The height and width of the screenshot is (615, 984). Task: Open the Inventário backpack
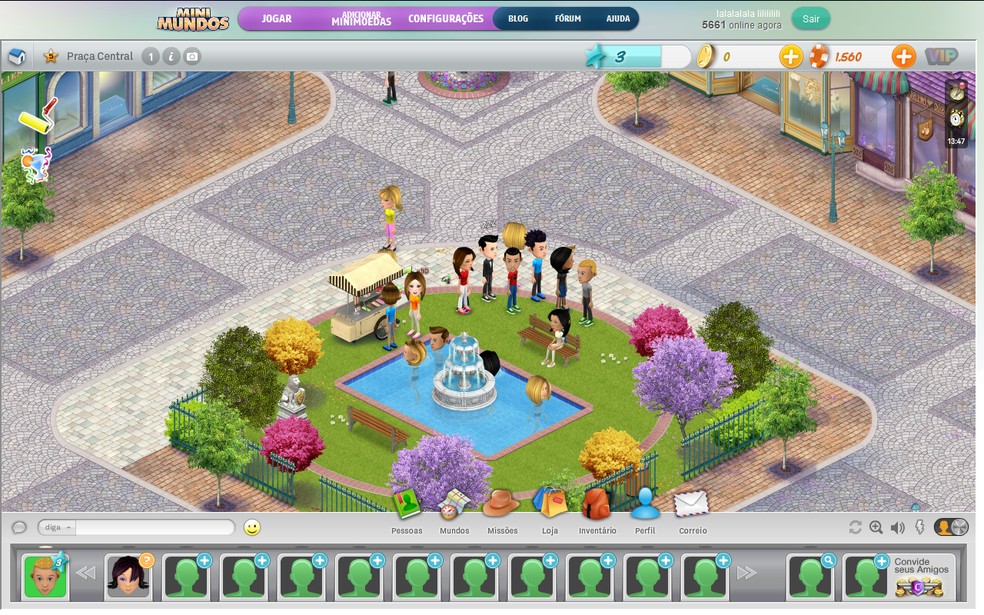point(597,507)
